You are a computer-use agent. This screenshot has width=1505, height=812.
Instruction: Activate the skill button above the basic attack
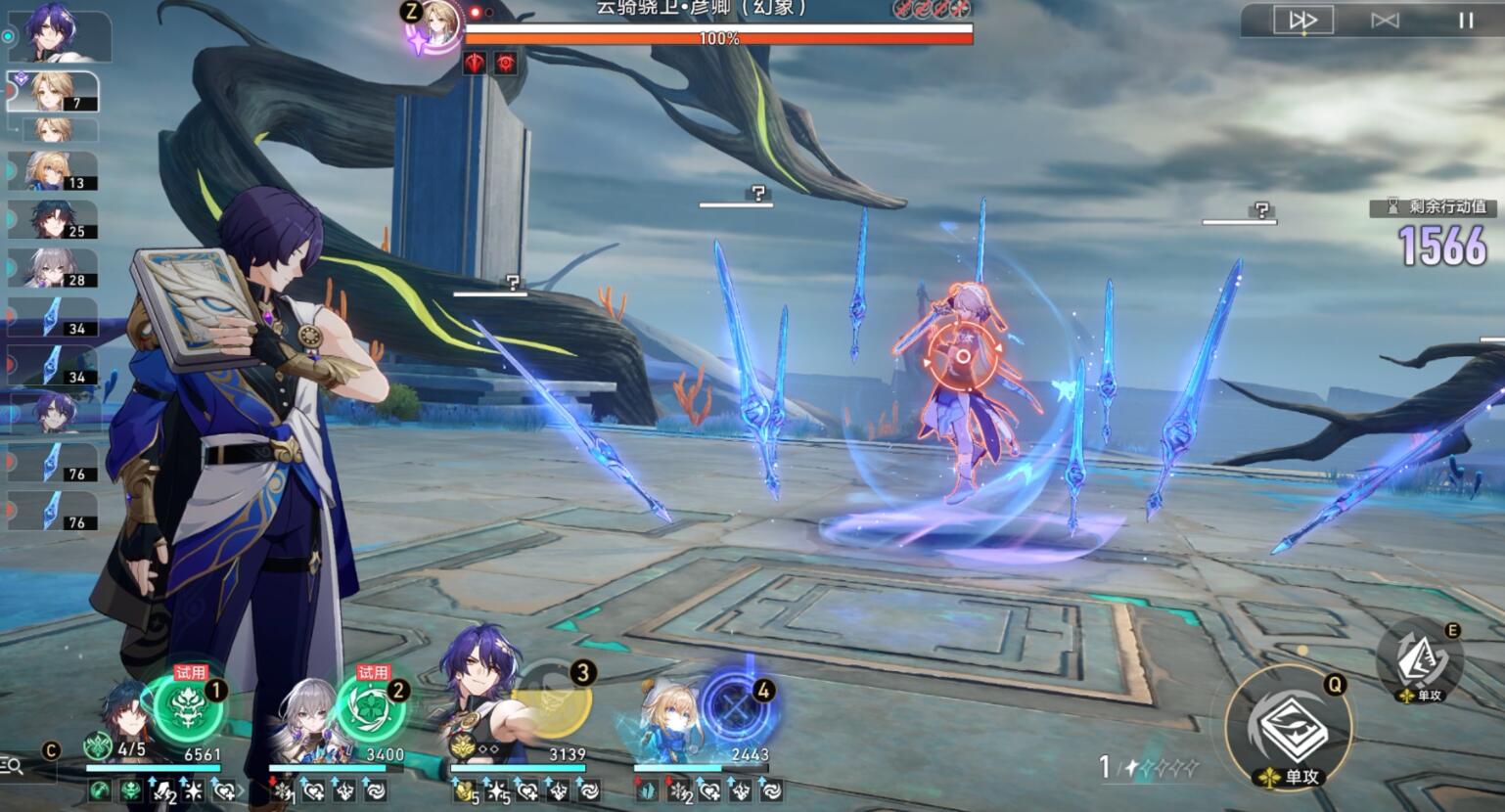click(1419, 660)
